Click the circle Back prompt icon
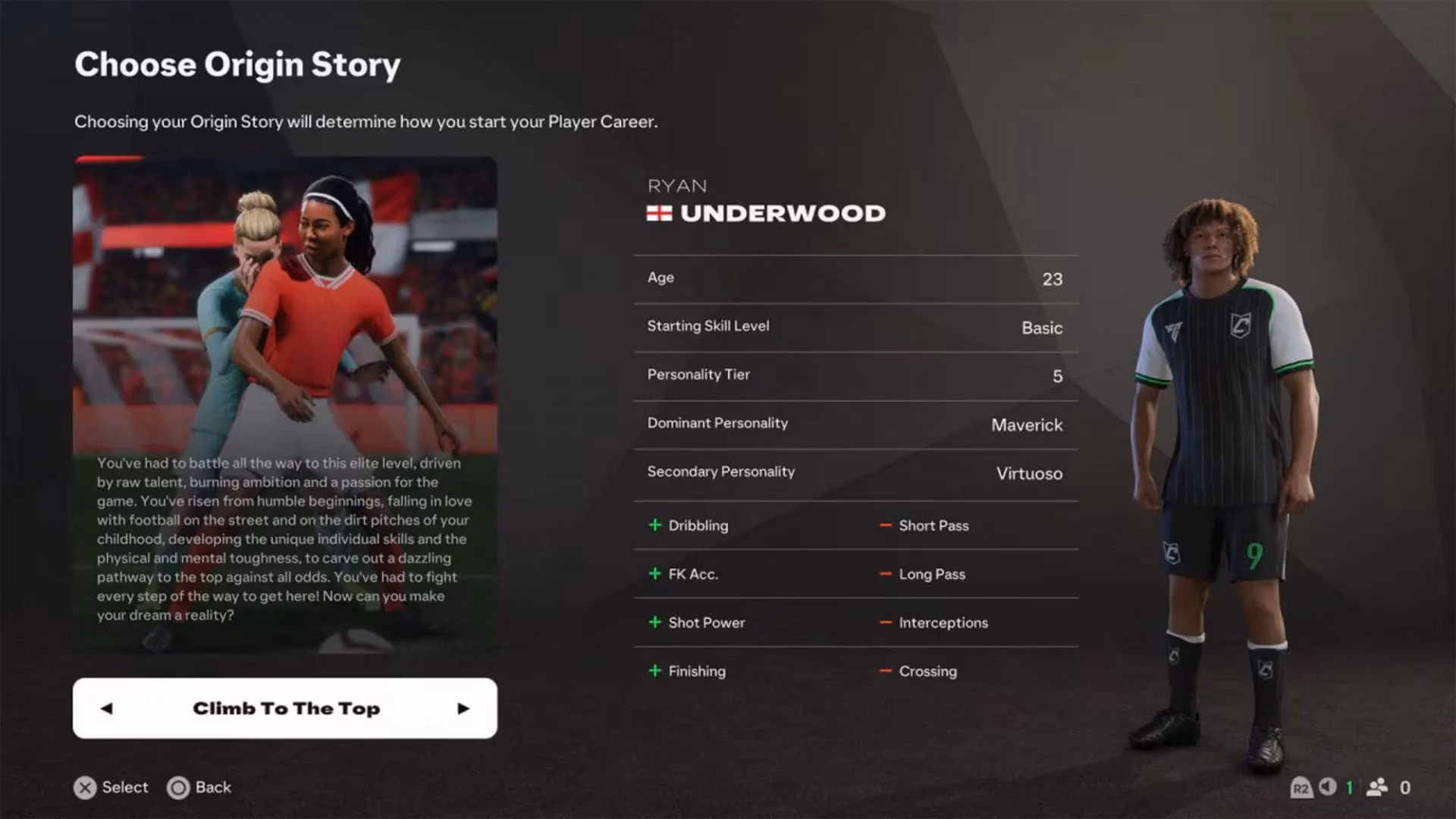The image size is (1456, 819). click(180, 788)
